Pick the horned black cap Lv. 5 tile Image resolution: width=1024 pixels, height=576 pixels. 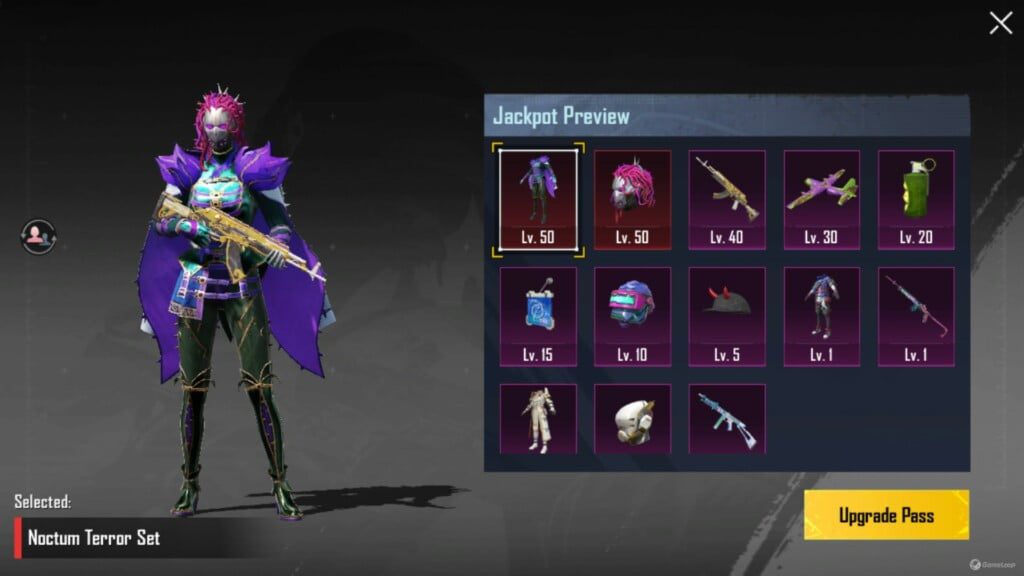(x=727, y=316)
